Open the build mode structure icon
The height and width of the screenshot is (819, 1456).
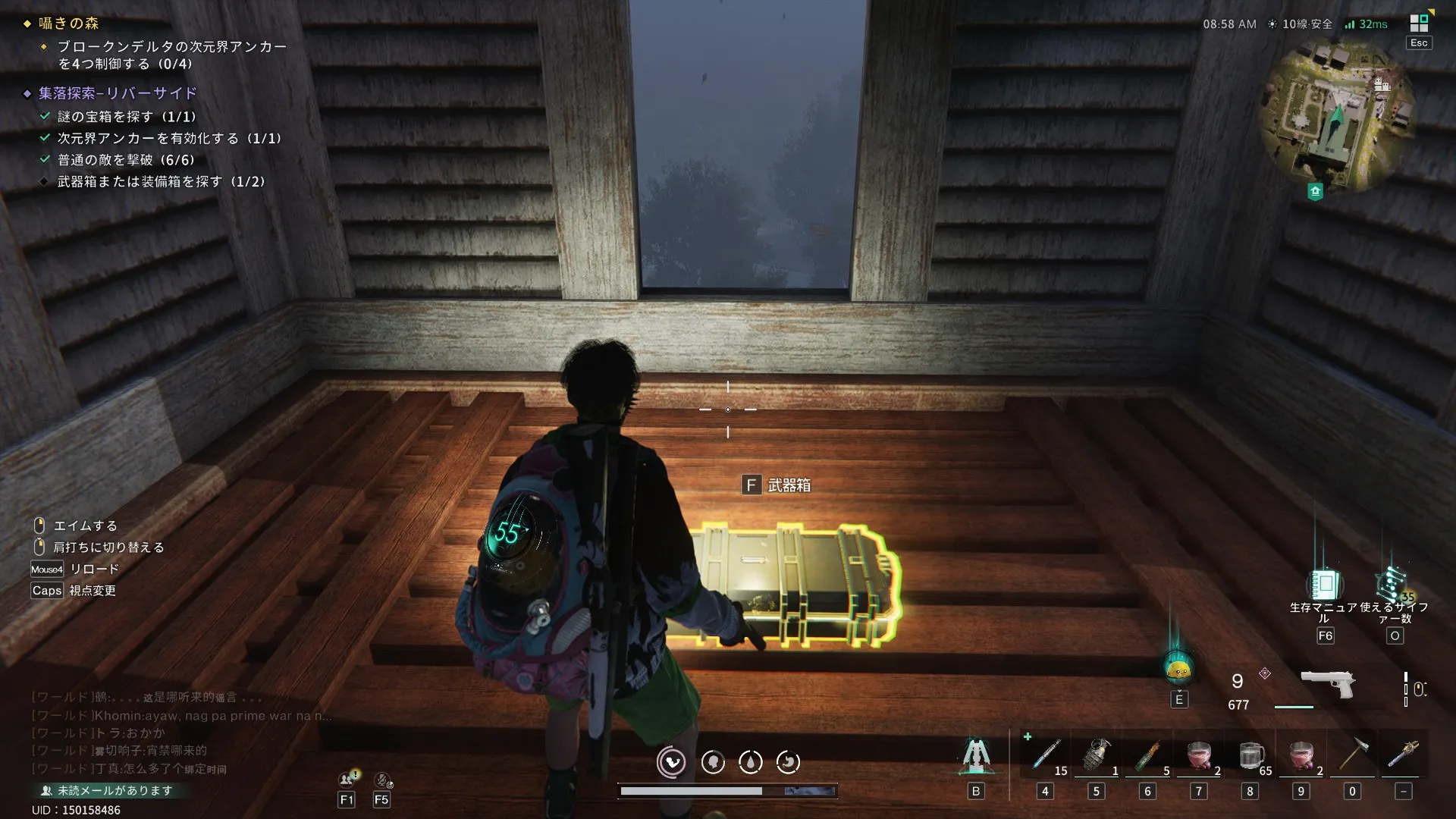975,755
